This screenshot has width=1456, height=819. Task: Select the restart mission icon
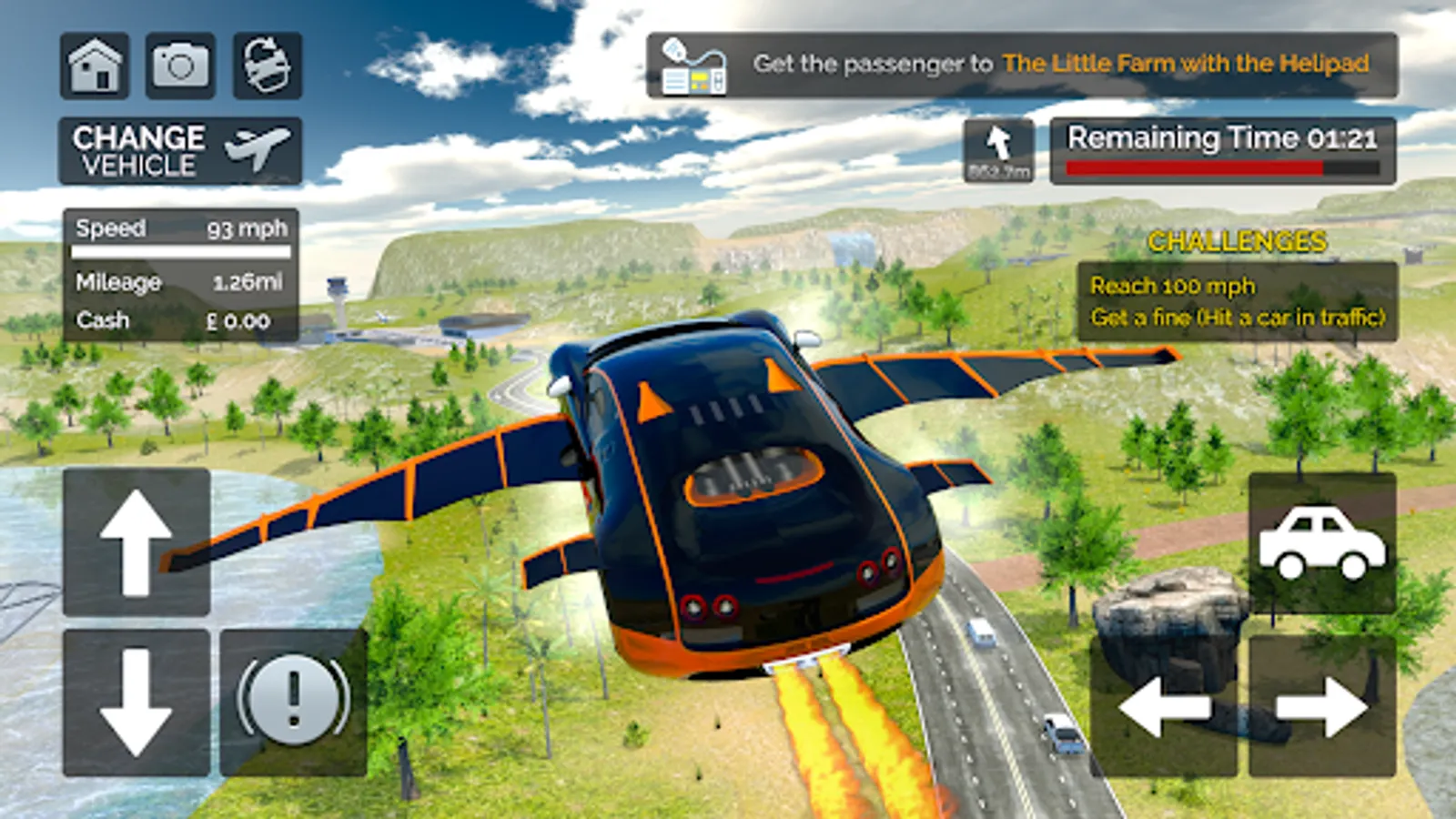click(x=266, y=66)
